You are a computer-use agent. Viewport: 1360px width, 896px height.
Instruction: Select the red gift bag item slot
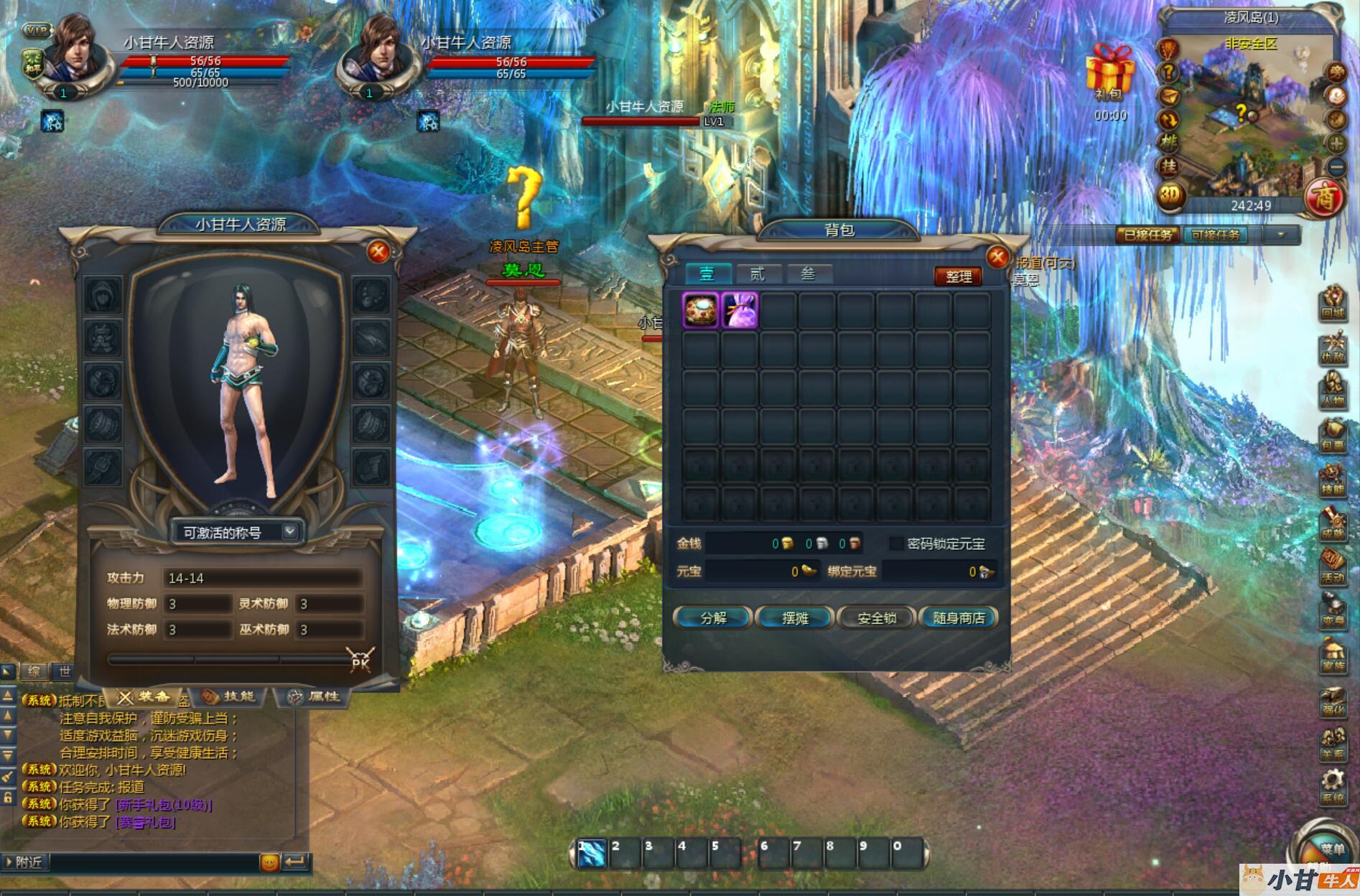pos(700,311)
